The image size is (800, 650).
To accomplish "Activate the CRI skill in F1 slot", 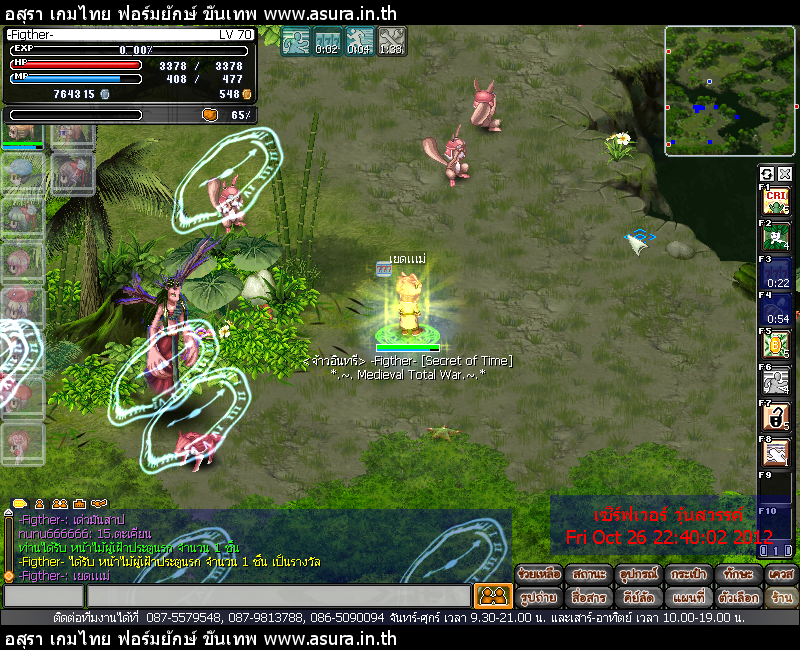I will click(776, 200).
